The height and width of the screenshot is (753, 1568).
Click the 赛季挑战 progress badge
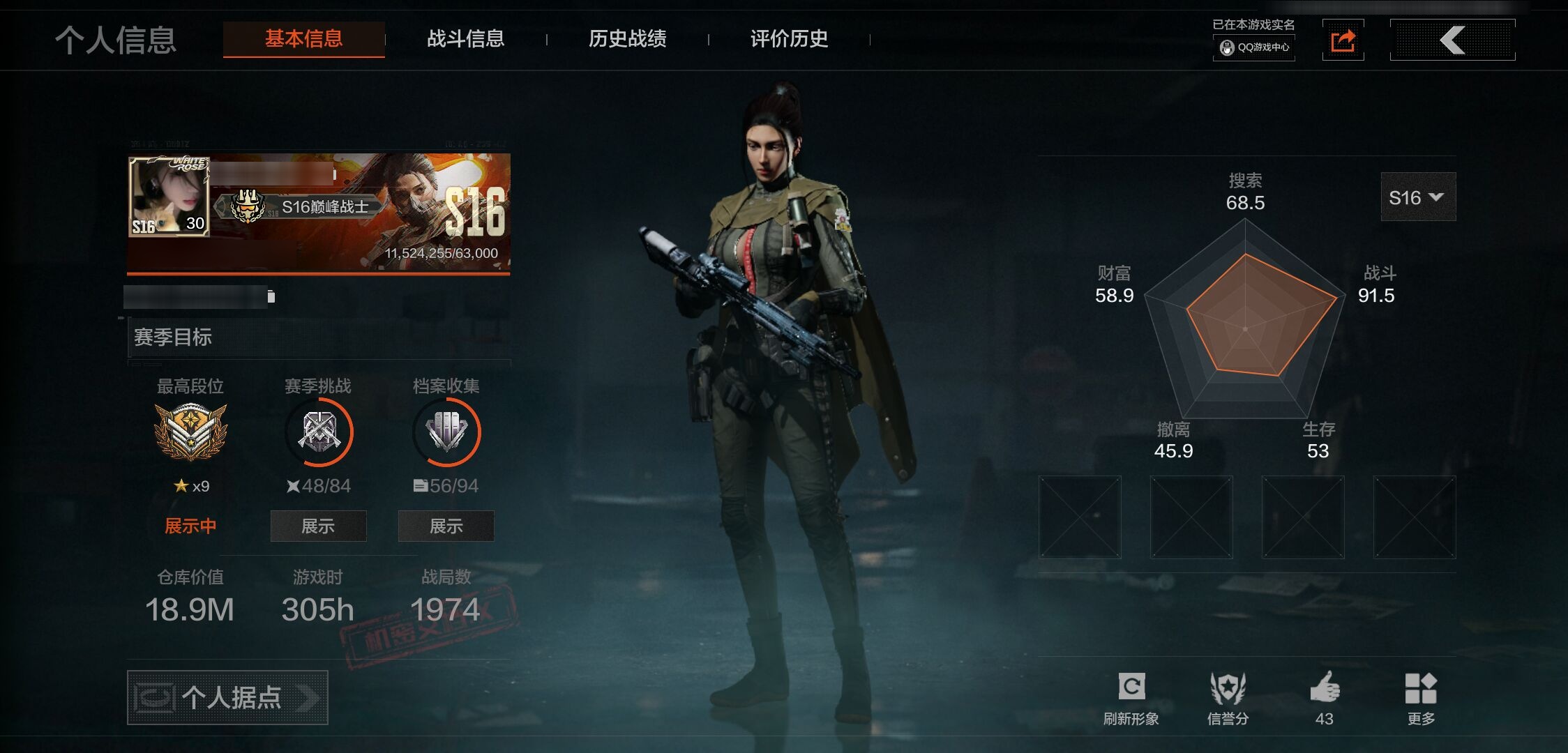coord(318,432)
